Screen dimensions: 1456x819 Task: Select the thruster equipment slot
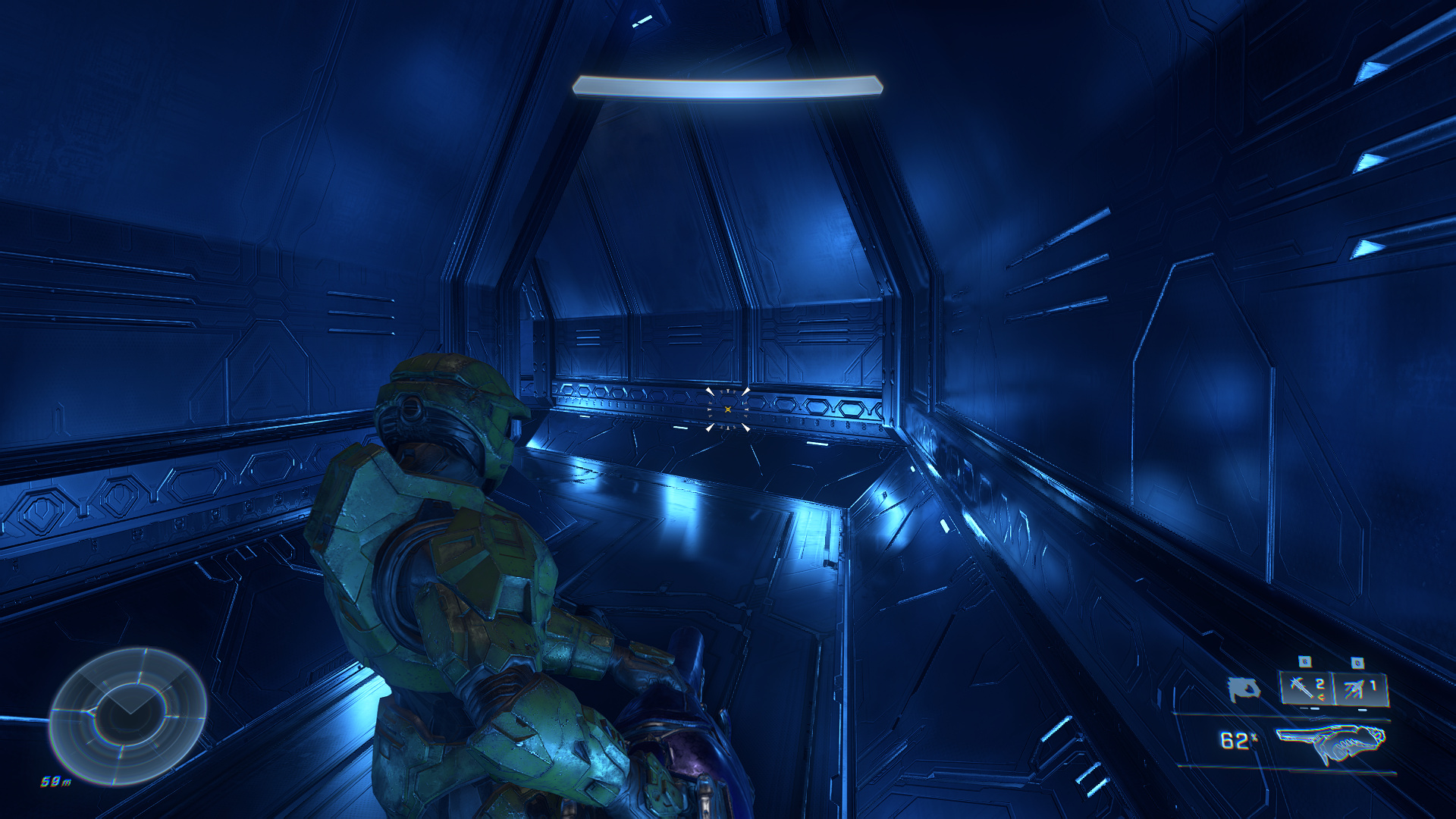(1360, 689)
